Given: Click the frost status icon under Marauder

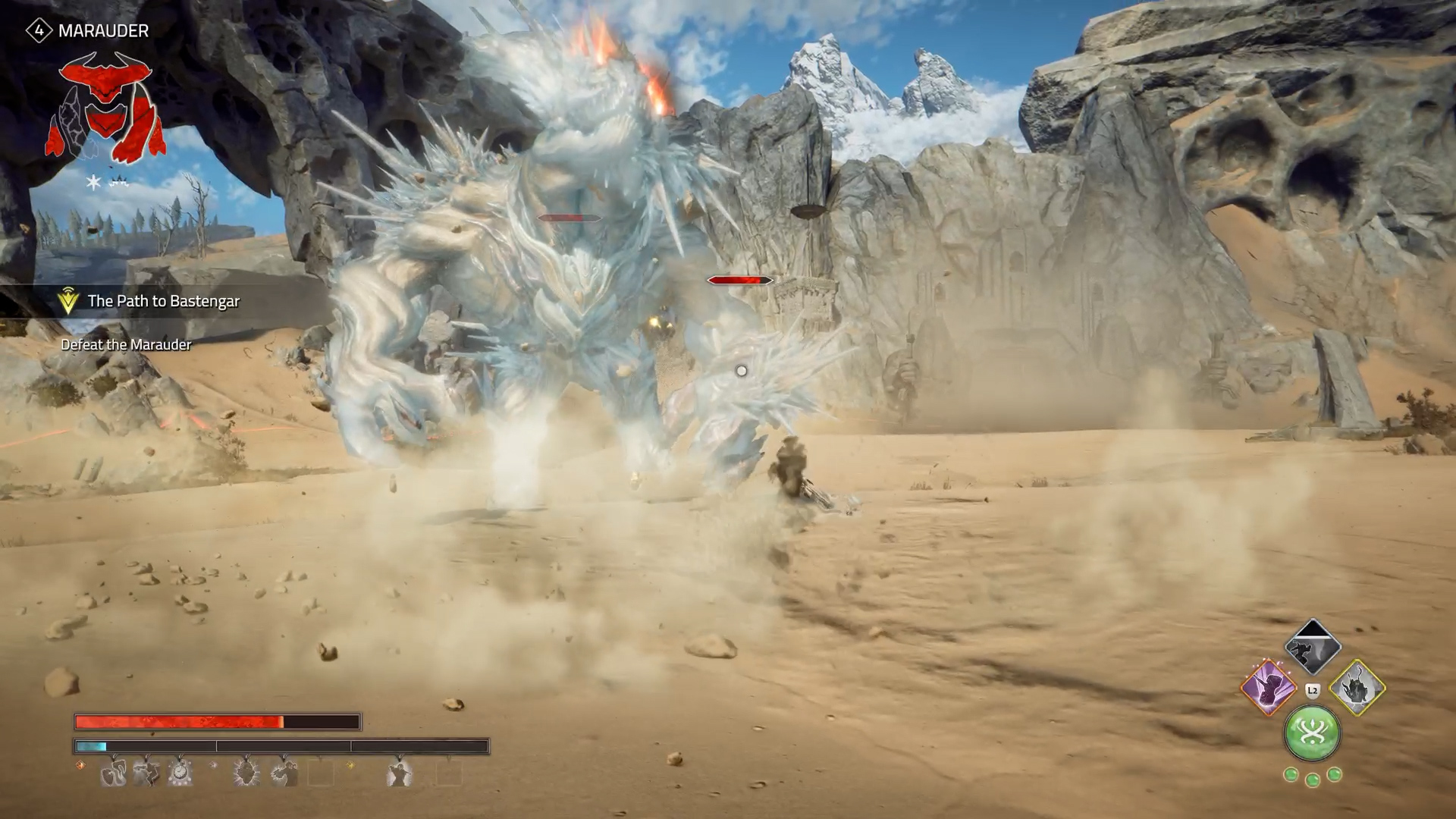Looking at the screenshot, I should pos(94,182).
